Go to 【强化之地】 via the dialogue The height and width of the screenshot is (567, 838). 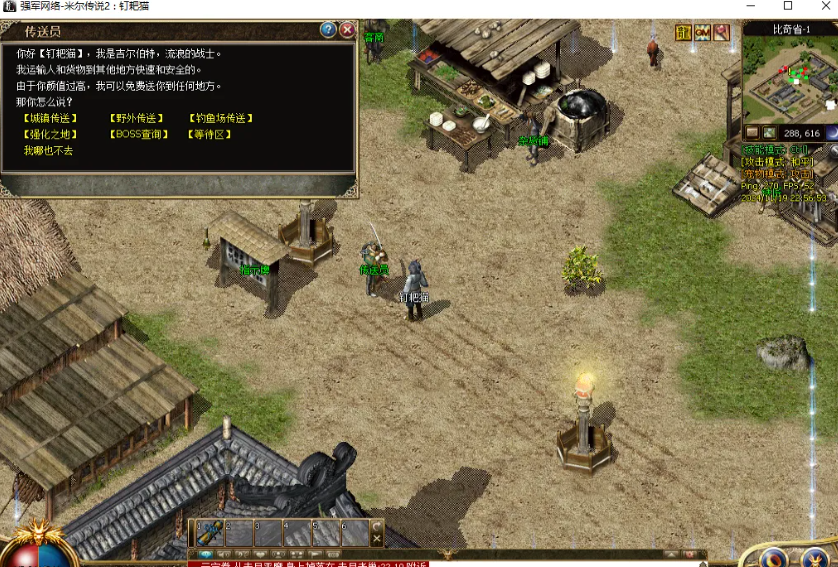50,134
